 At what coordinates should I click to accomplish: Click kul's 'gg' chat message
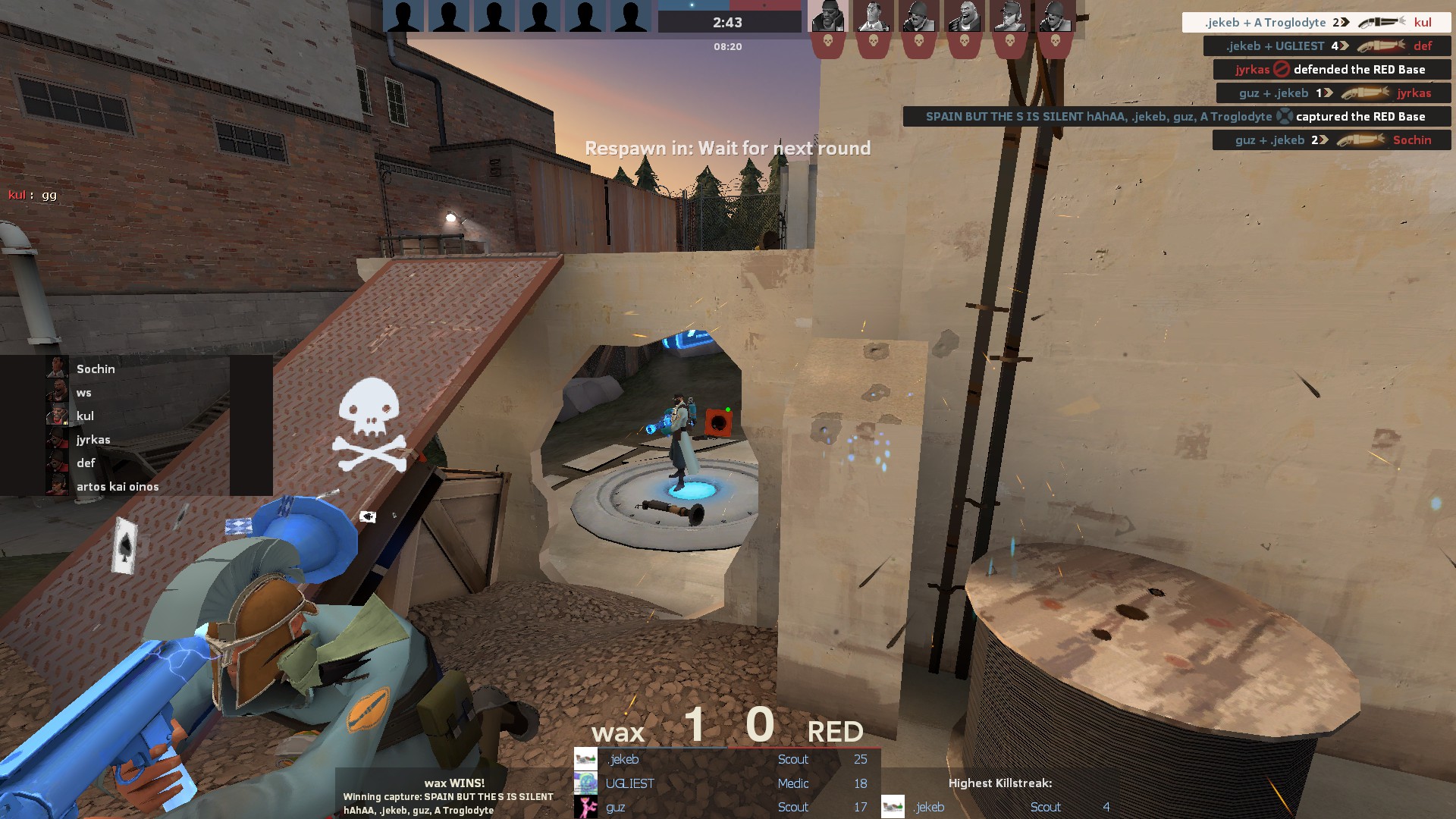point(33,195)
